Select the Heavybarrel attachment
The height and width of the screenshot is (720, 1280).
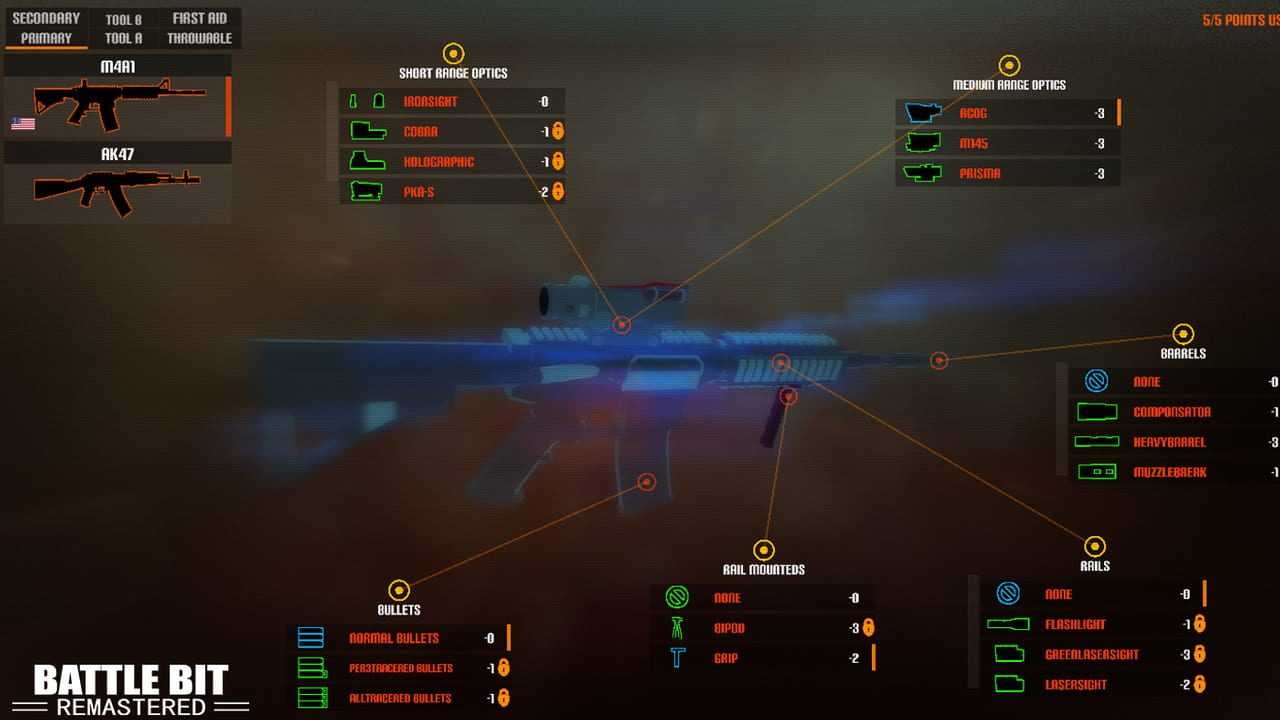pyautogui.click(x=1169, y=442)
